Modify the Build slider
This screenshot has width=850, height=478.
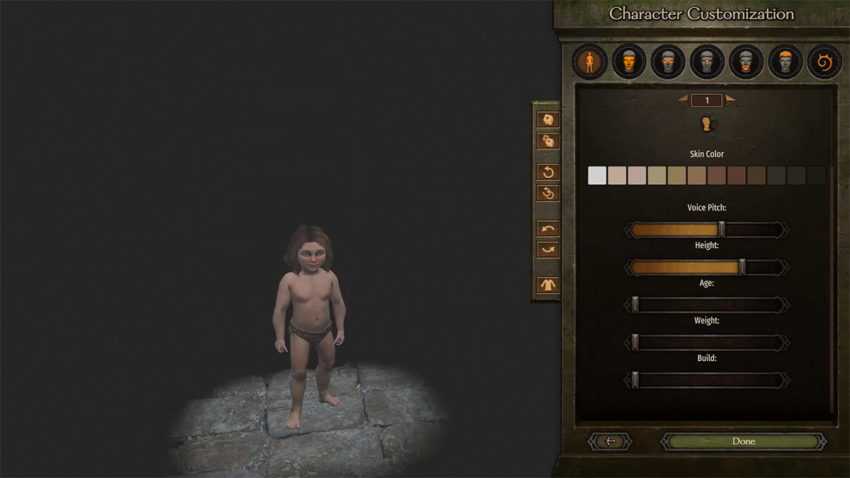tap(706, 380)
